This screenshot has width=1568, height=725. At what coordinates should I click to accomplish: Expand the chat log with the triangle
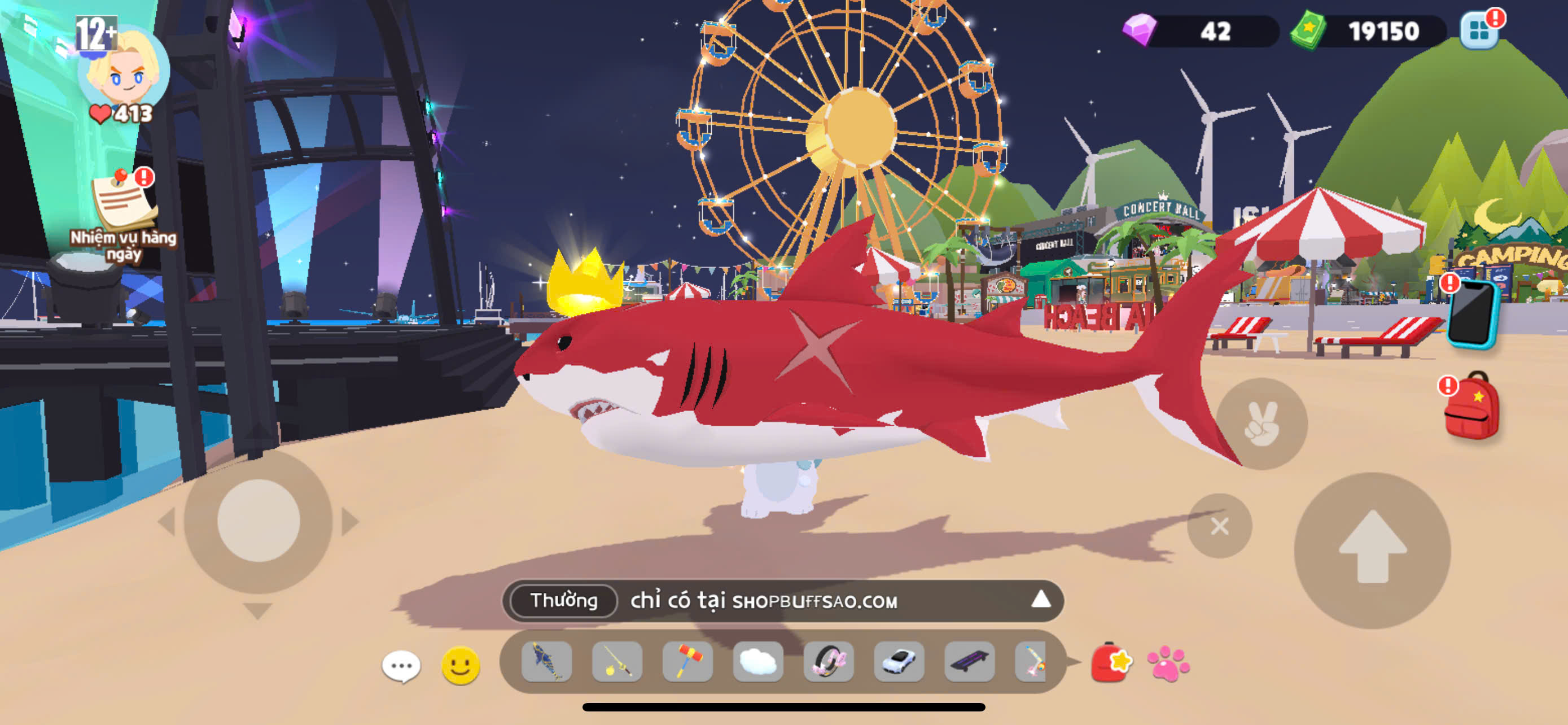(x=1040, y=600)
